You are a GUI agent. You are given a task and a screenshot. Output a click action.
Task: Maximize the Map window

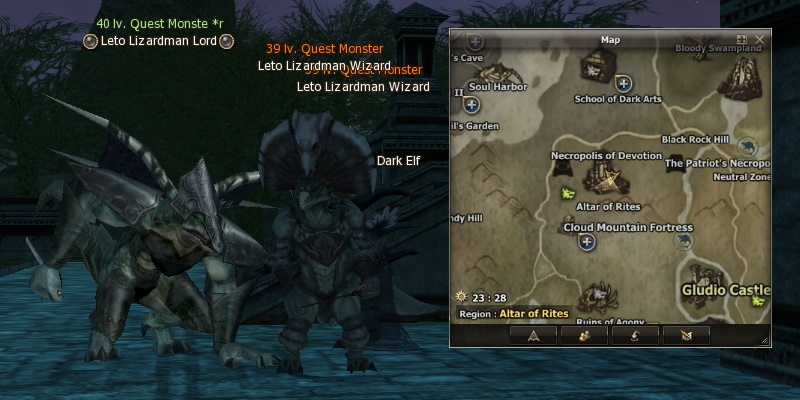(742, 40)
